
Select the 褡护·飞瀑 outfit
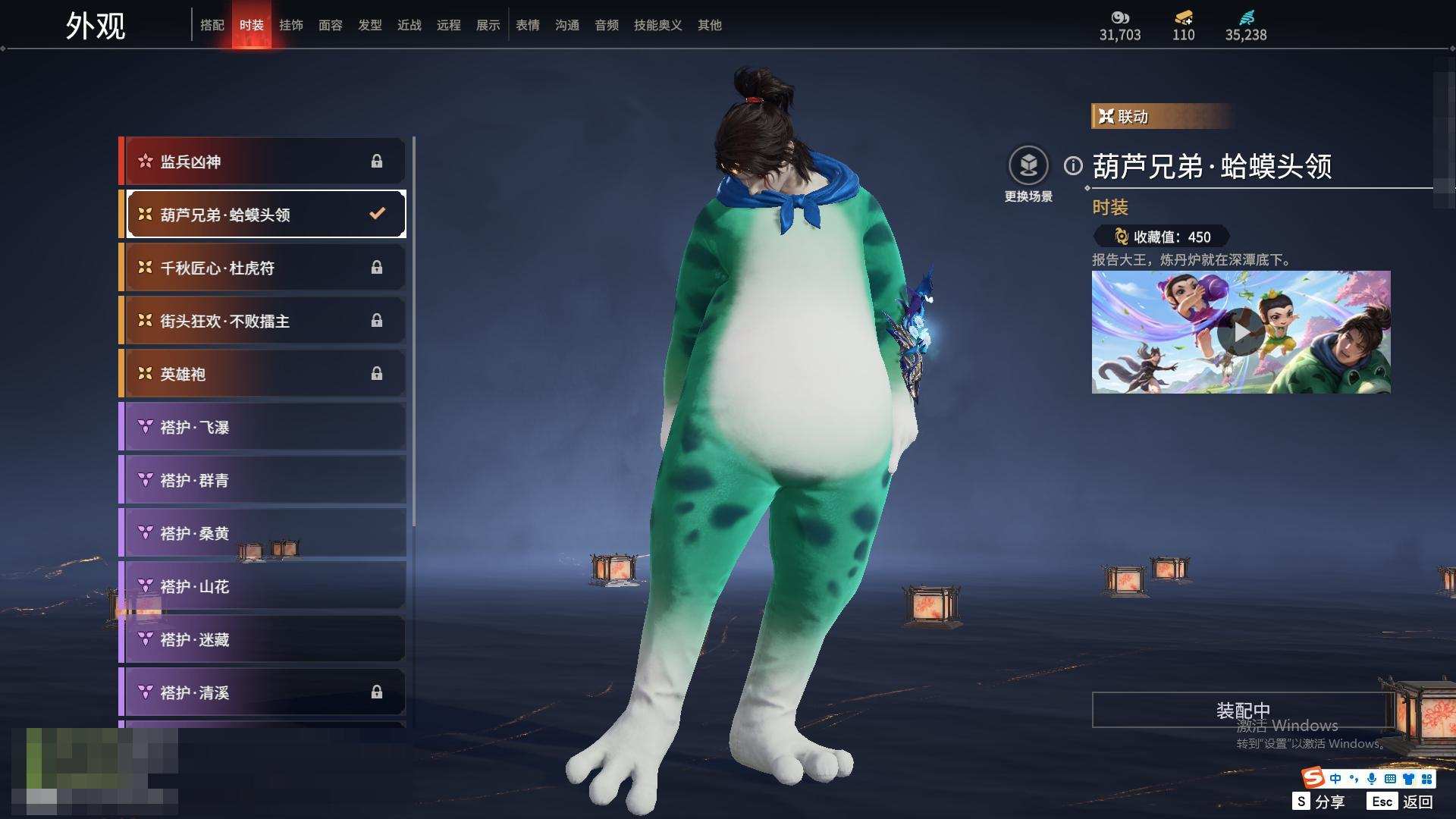262,427
